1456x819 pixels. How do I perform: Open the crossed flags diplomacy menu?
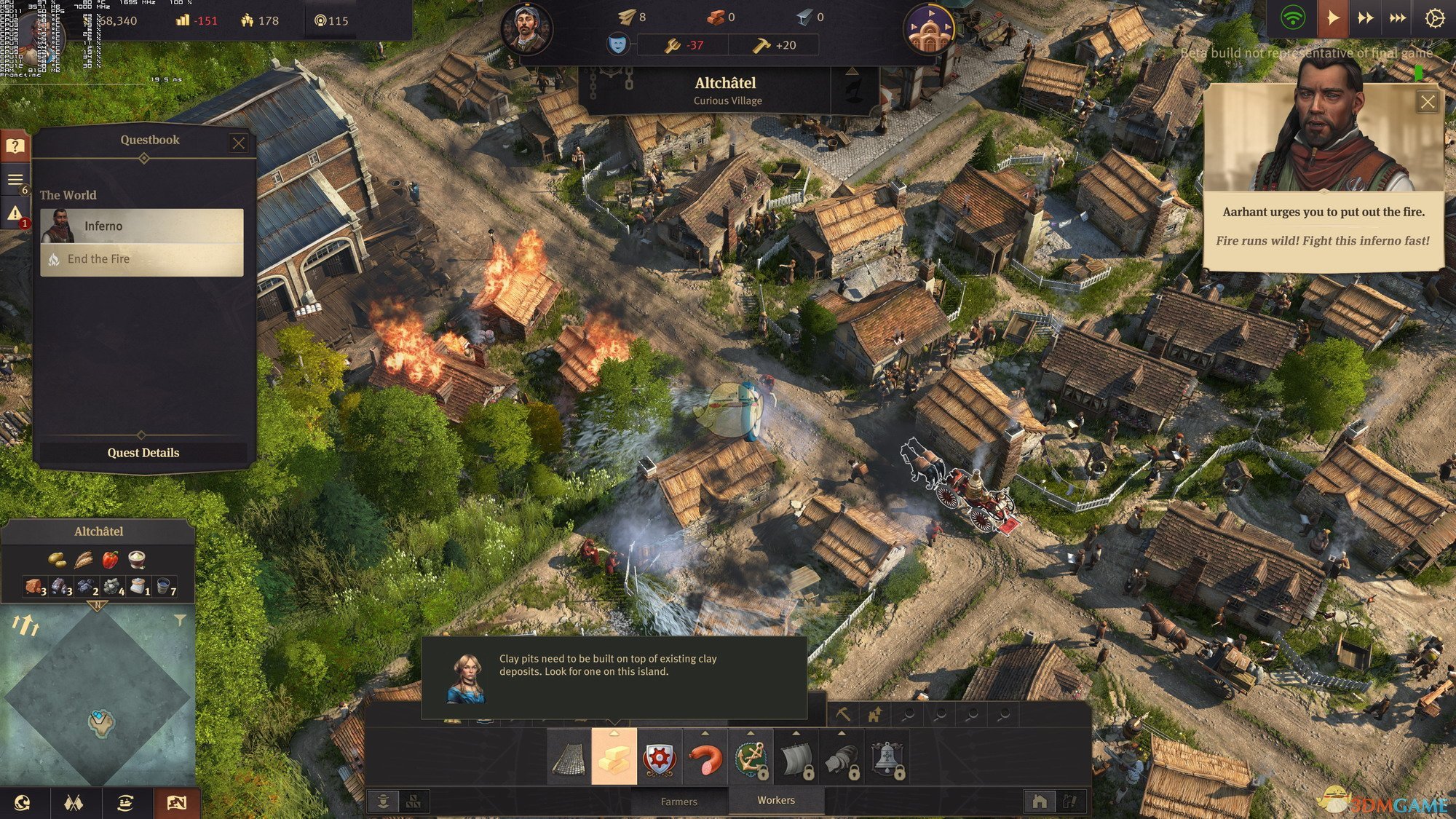click(x=74, y=803)
